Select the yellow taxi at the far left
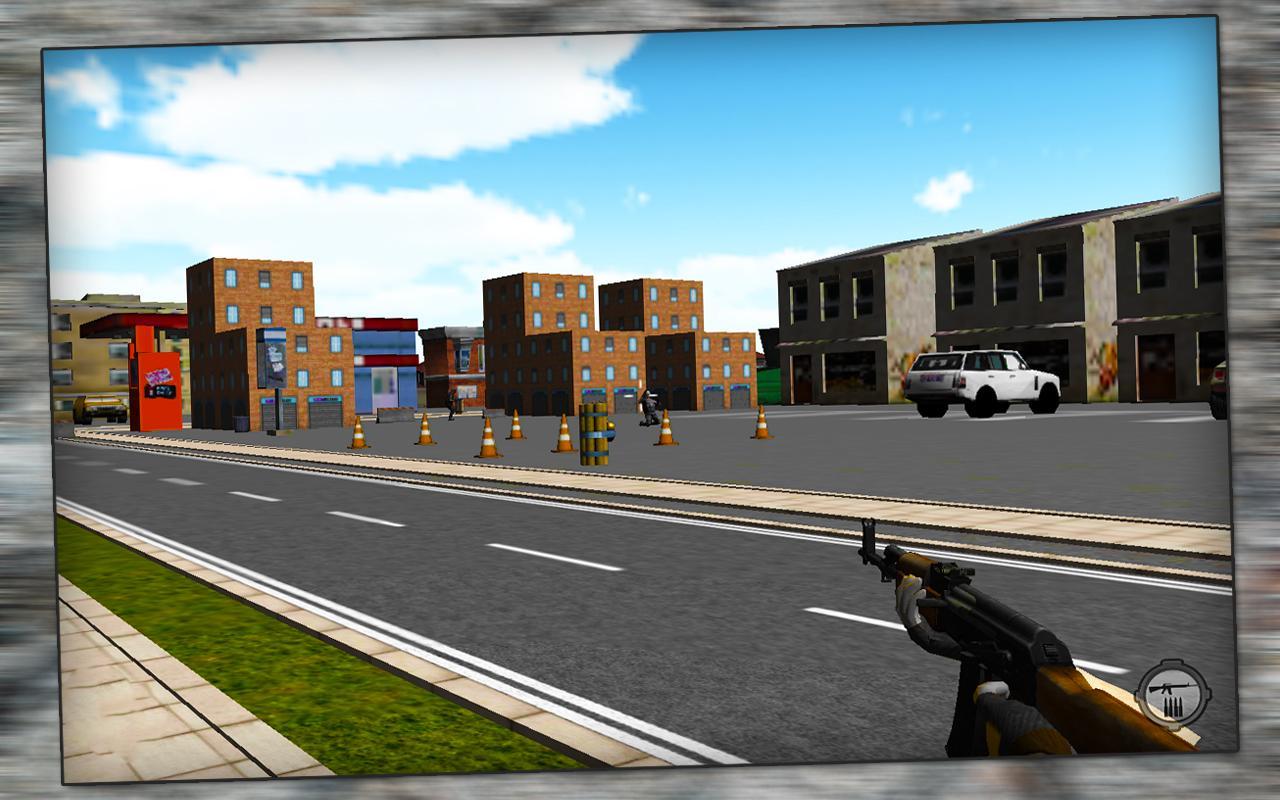Image resolution: width=1280 pixels, height=800 pixels. (x=98, y=407)
